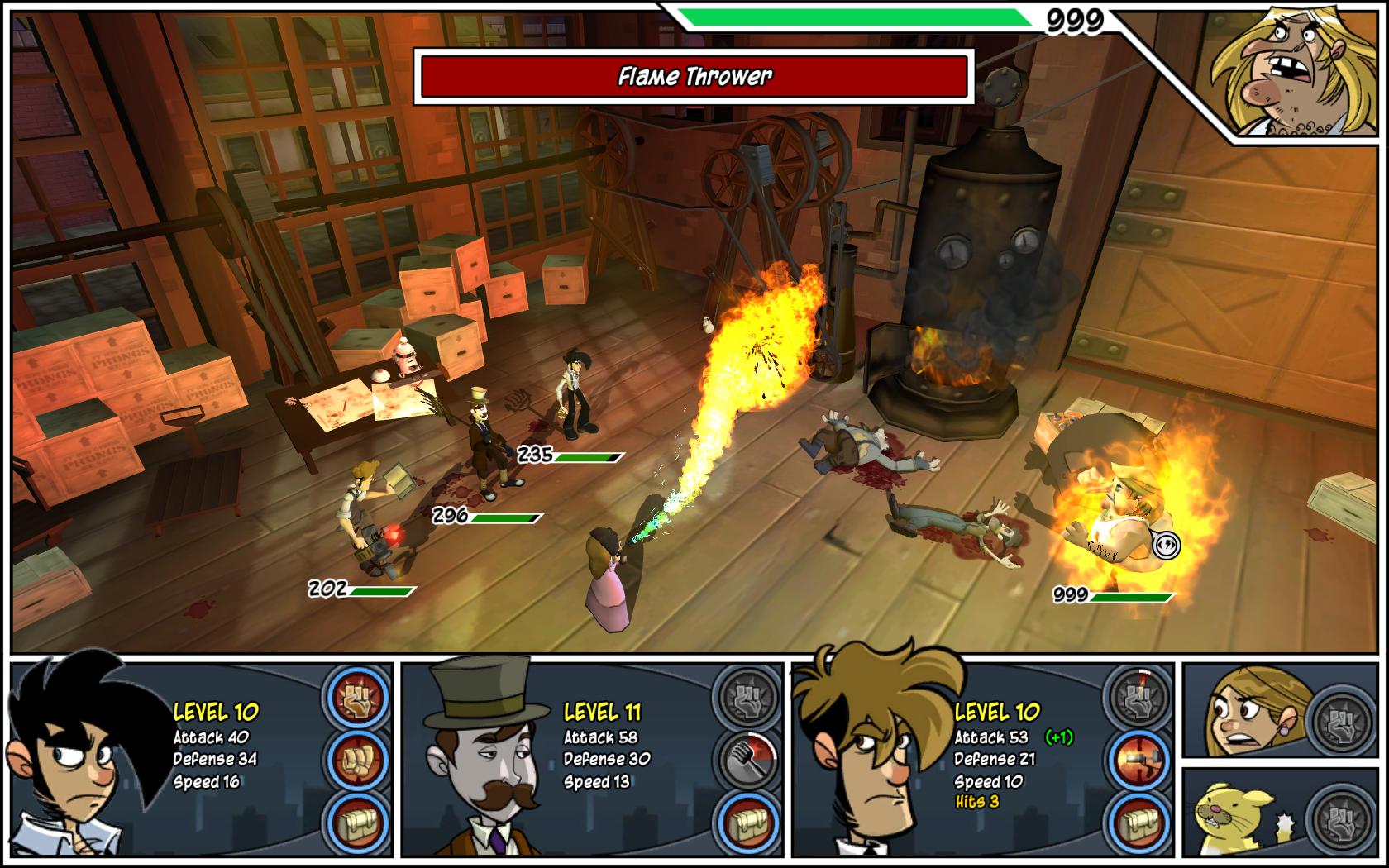This screenshot has width=1389, height=868.
Task: Open the black-haired hero's item satchel
Action: (358, 822)
